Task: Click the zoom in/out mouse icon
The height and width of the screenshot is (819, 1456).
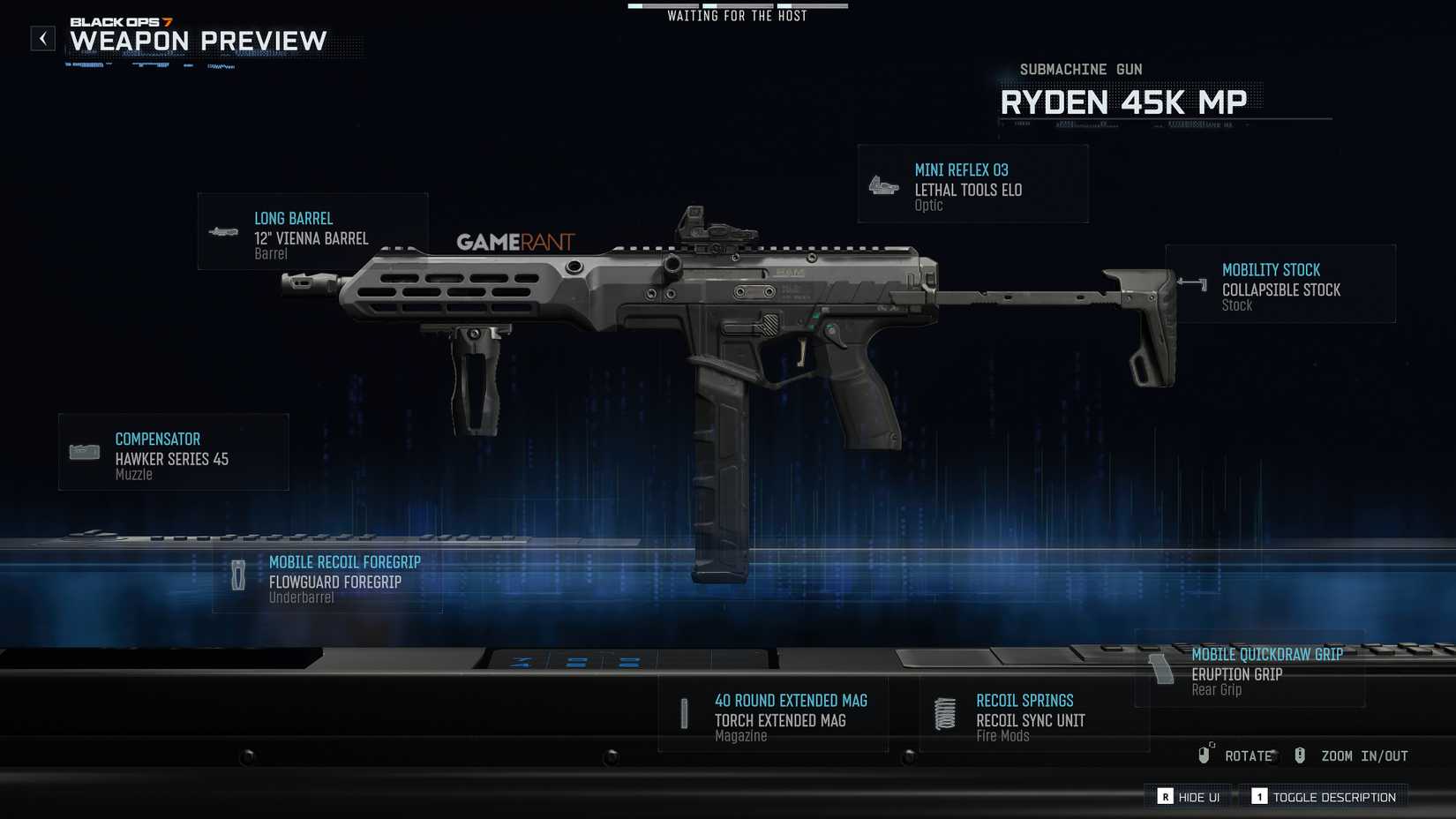Action: [1299, 755]
